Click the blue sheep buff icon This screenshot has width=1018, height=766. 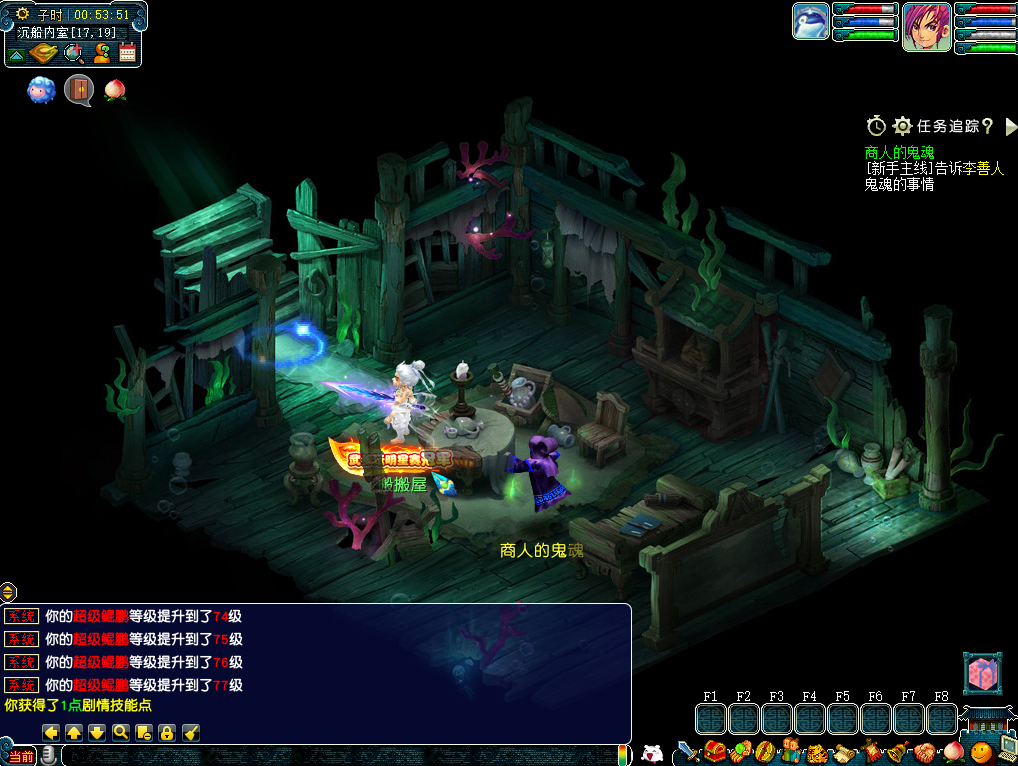coord(41,90)
